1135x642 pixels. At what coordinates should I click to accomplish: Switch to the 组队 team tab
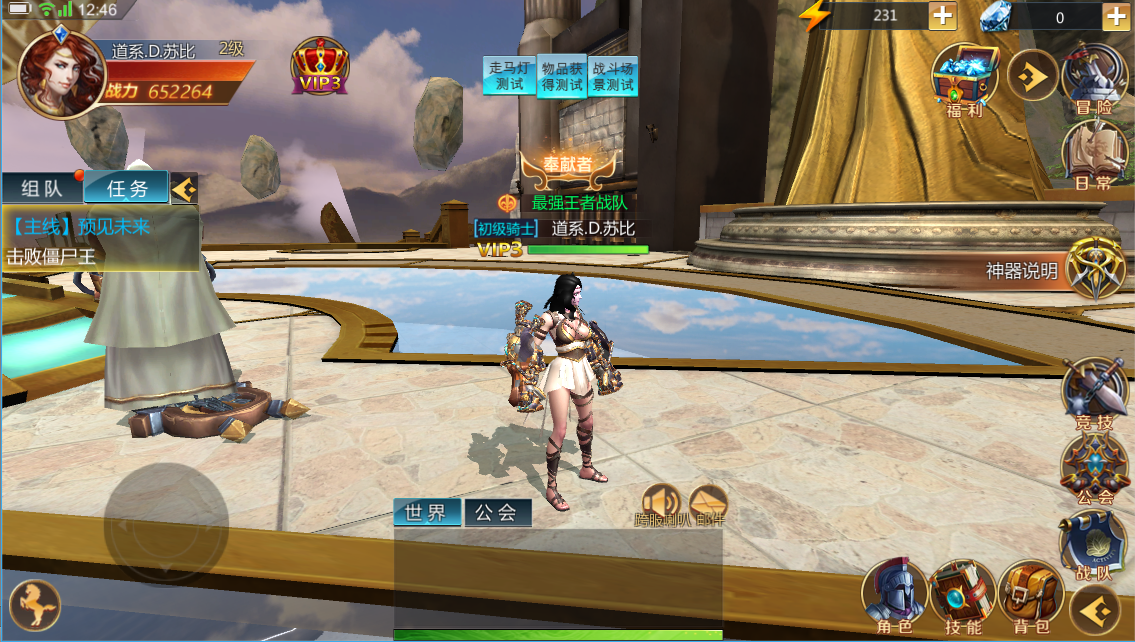[x=41, y=188]
